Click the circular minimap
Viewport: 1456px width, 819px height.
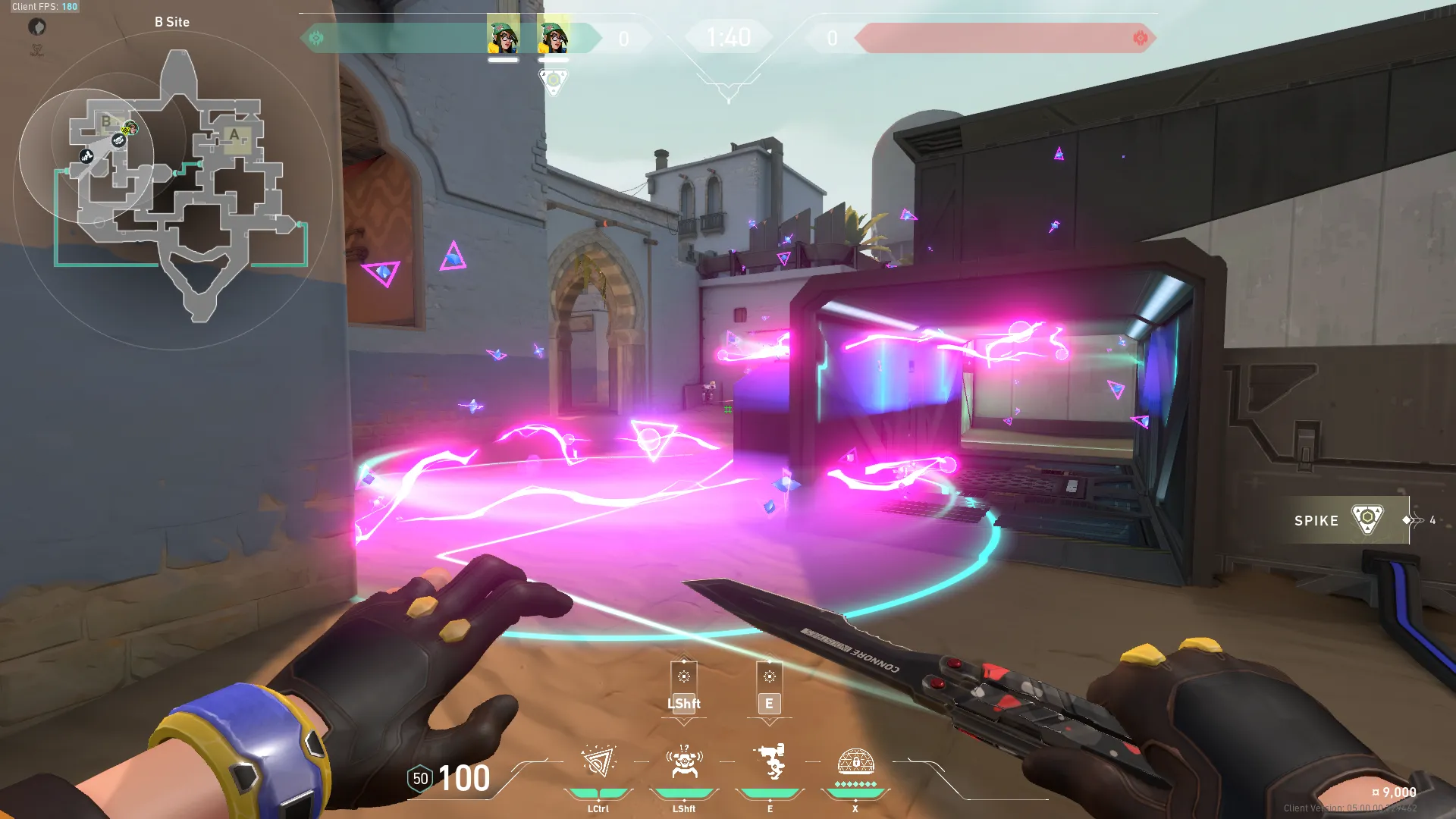point(173,190)
